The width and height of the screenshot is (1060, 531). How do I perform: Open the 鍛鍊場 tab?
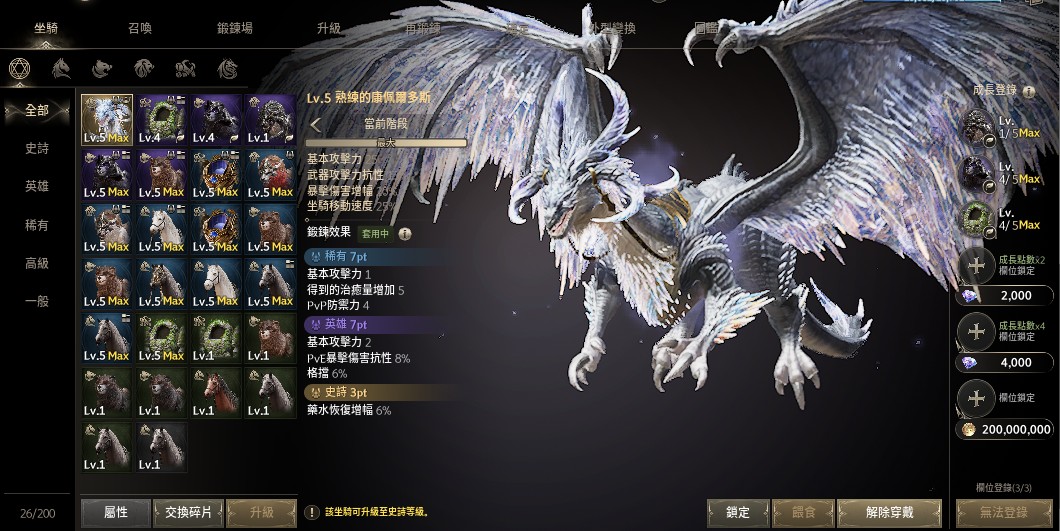(235, 28)
